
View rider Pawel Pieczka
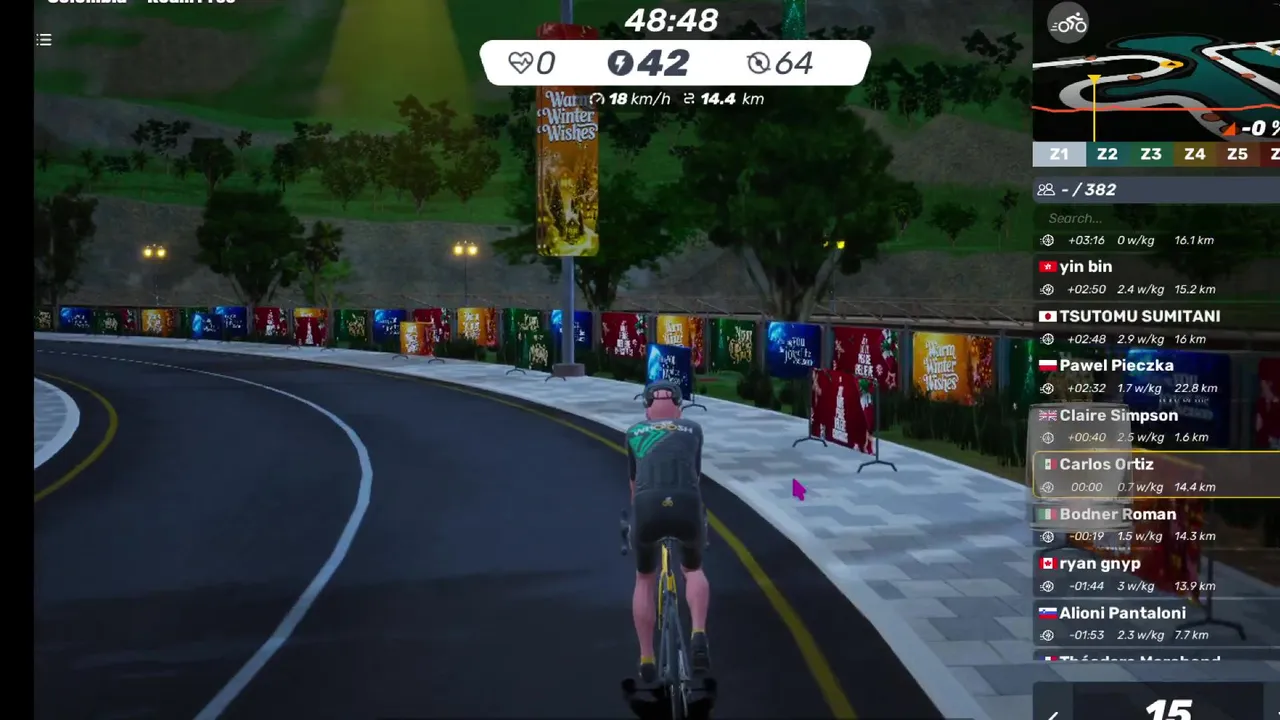1116,366
